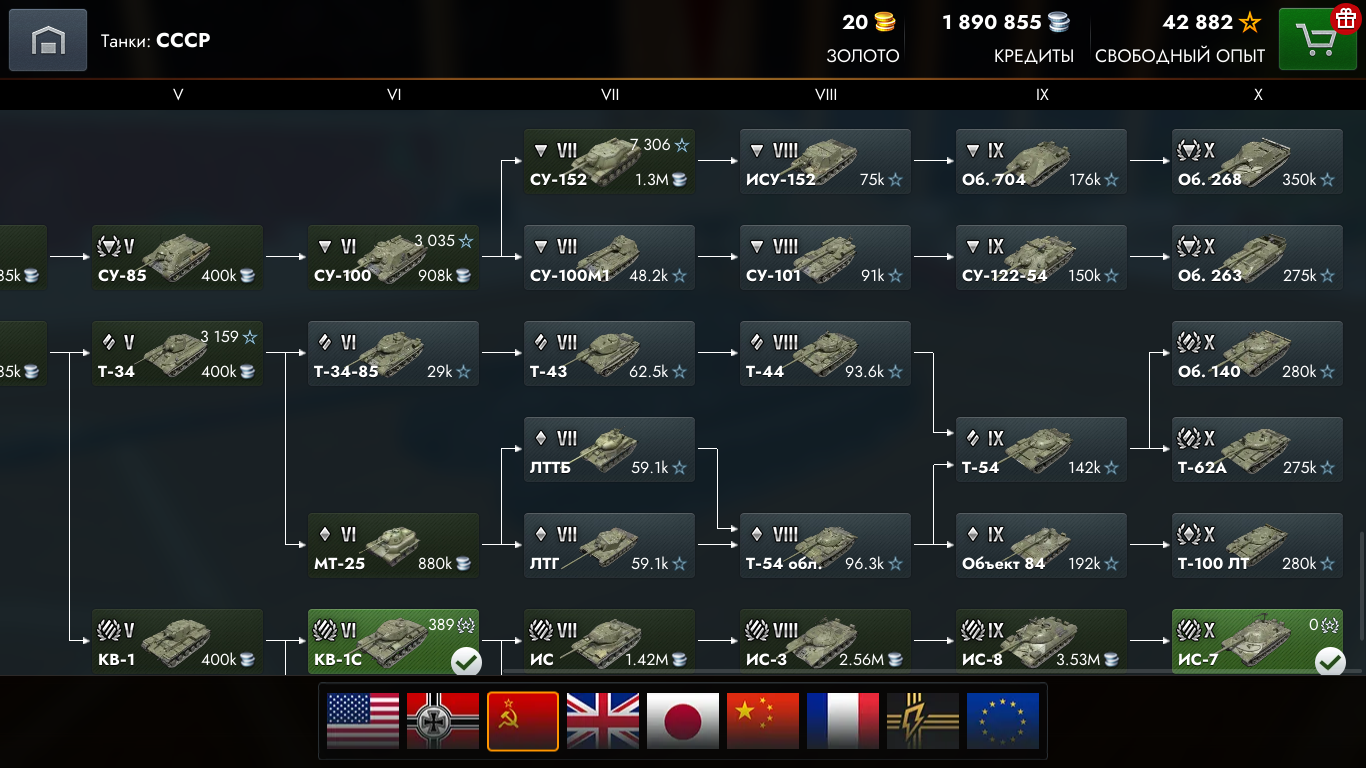Select the СУ-152 tank destroyer node

click(609, 162)
